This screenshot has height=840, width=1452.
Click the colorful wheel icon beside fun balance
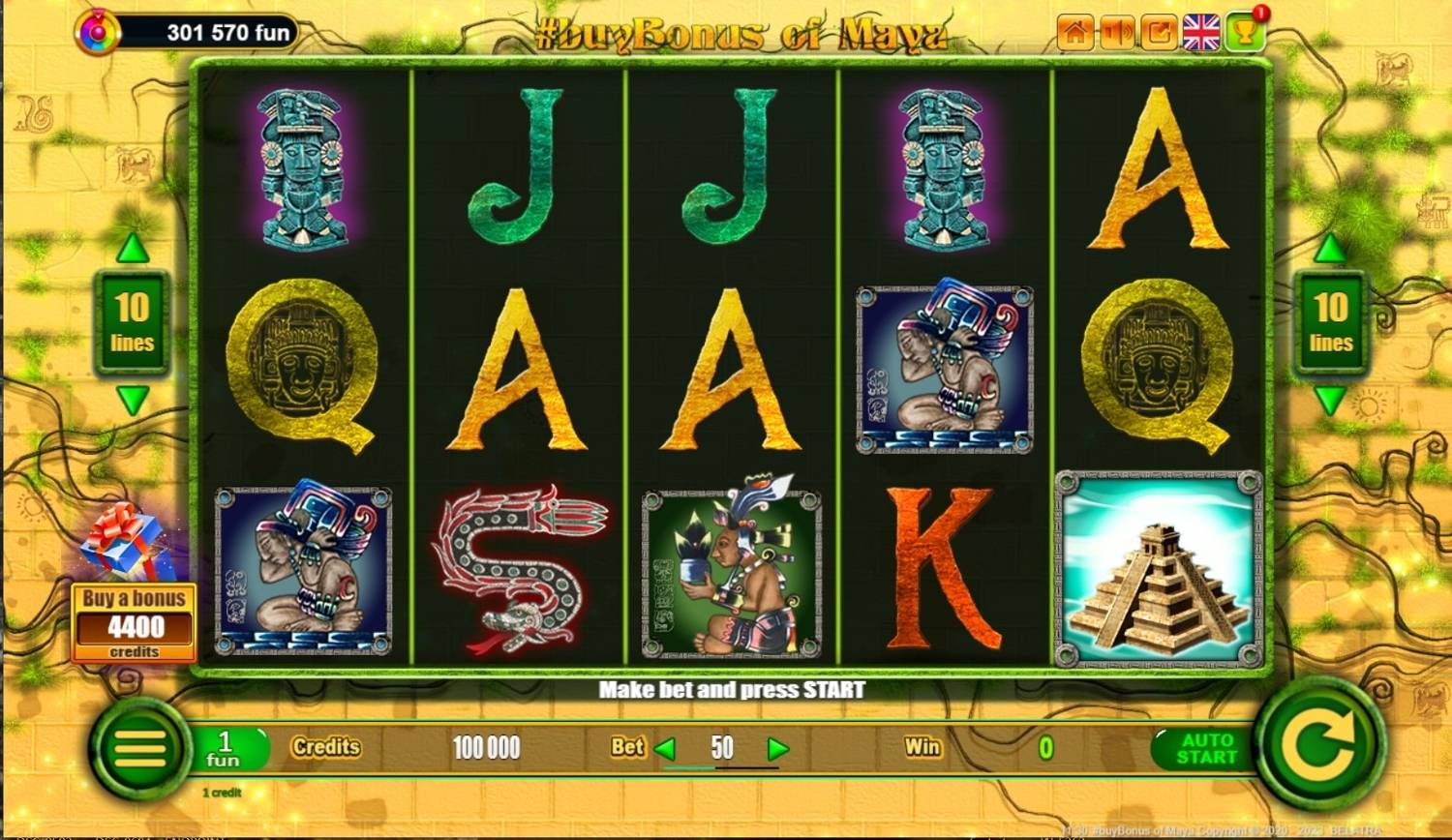(96, 30)
